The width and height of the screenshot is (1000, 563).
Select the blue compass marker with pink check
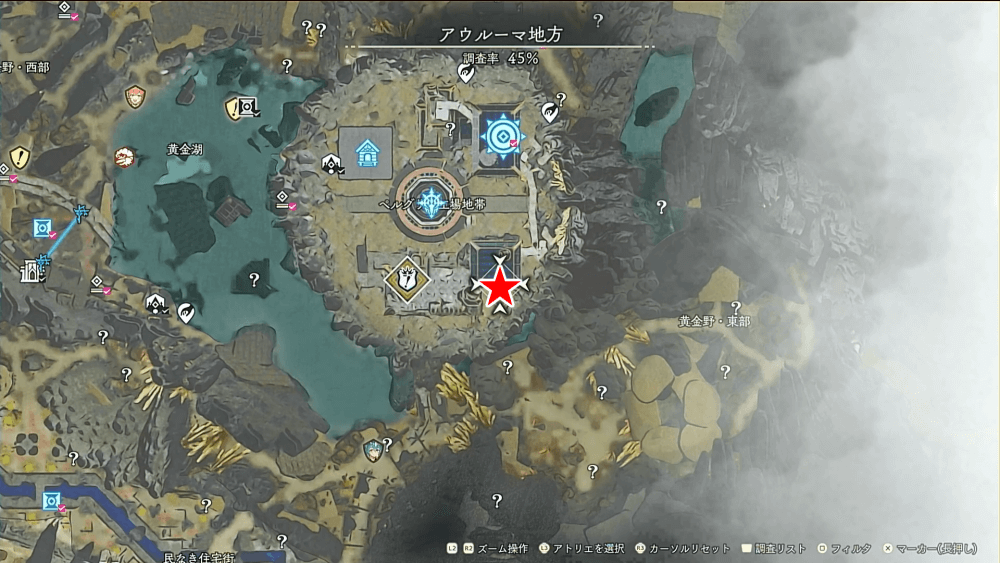coord(499,135)
